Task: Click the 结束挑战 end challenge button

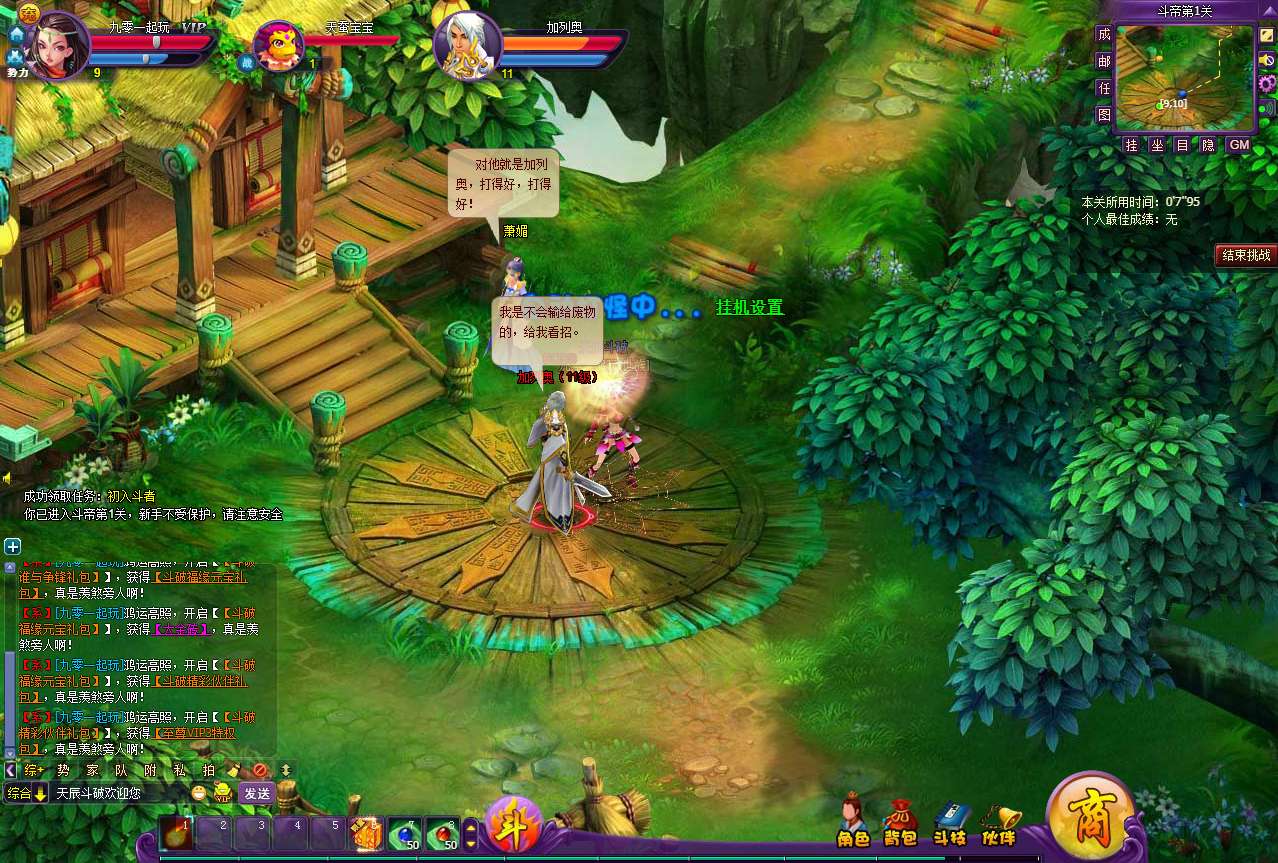Action: point(1246,255)
